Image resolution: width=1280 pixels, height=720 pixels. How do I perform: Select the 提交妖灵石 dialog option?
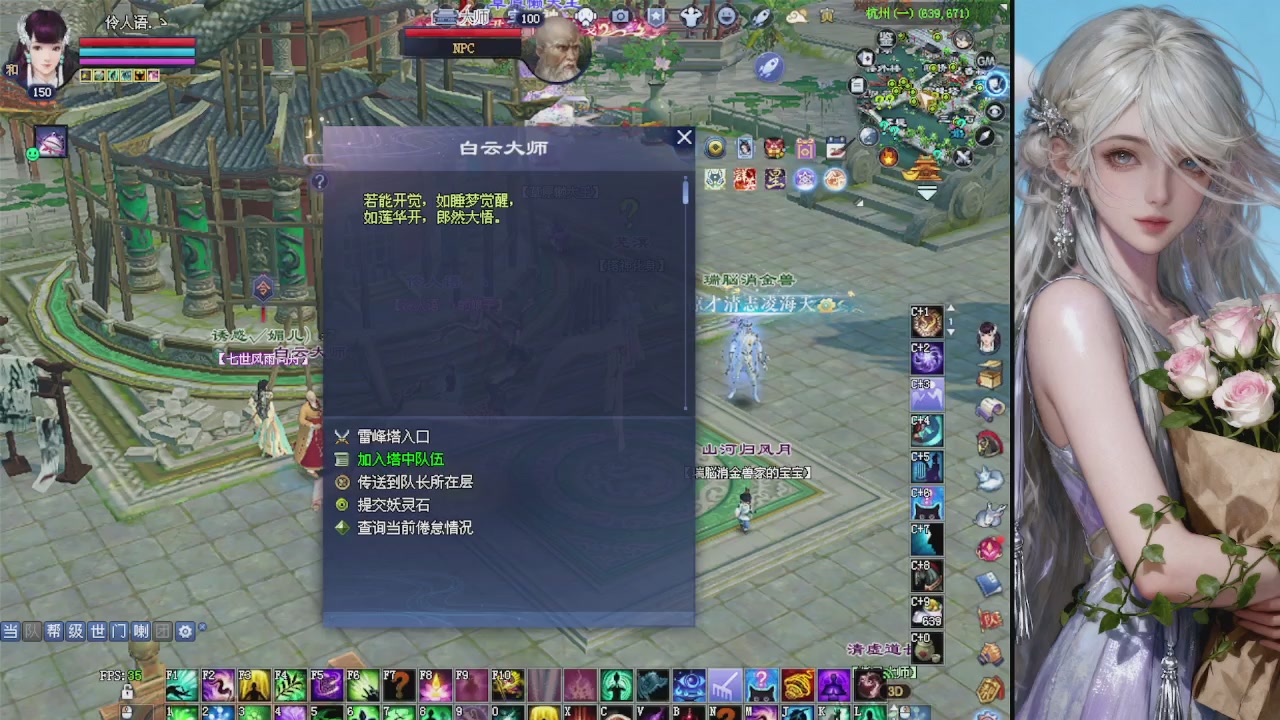pos(393,505)
